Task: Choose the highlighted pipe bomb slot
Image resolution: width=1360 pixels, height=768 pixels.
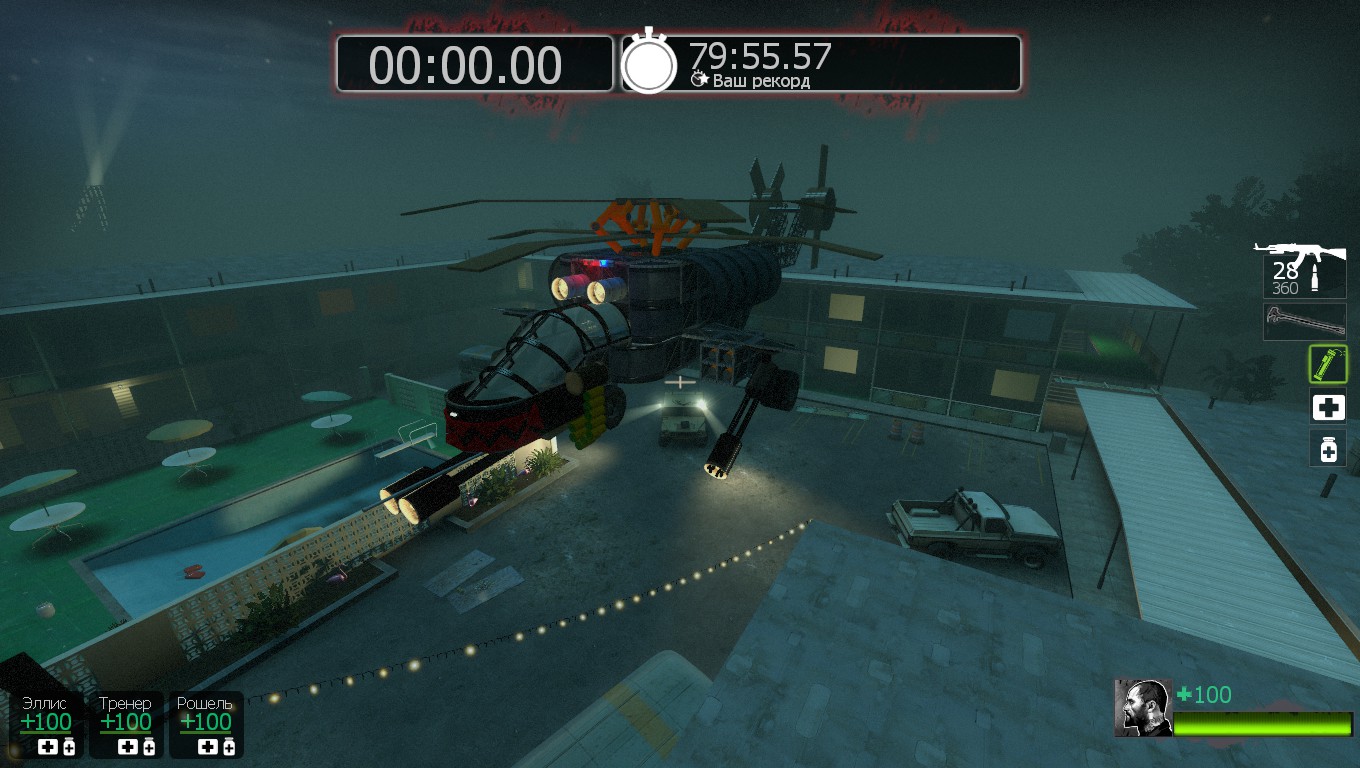Action: point(1328,364)
